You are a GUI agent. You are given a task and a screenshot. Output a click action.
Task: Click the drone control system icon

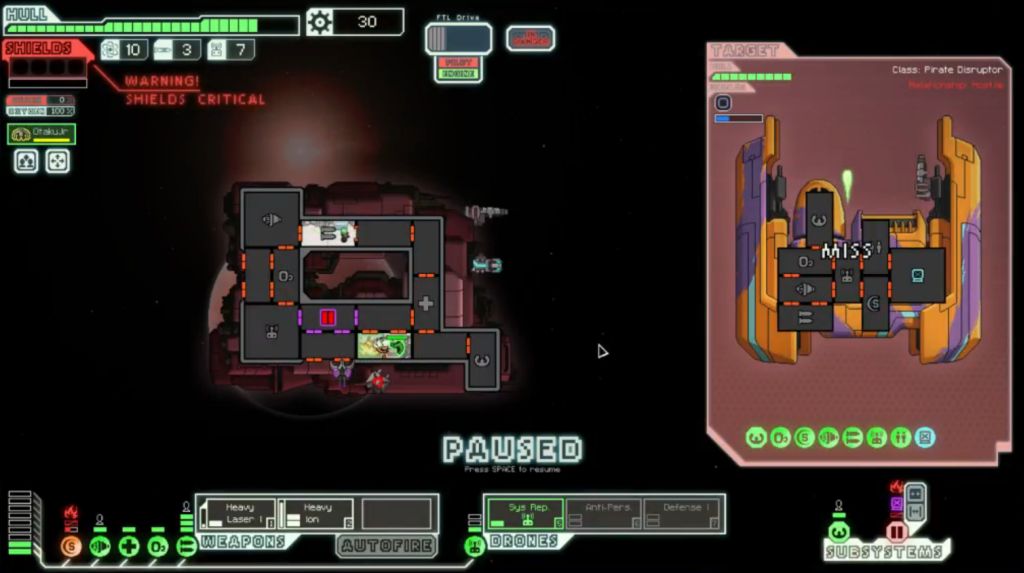point(474,546)
